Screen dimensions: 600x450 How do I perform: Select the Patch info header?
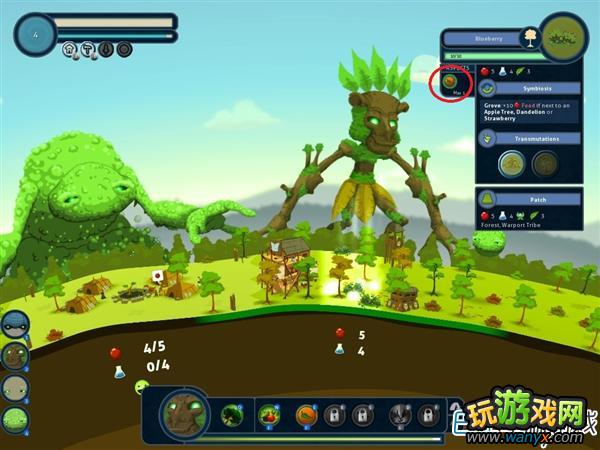529,198
